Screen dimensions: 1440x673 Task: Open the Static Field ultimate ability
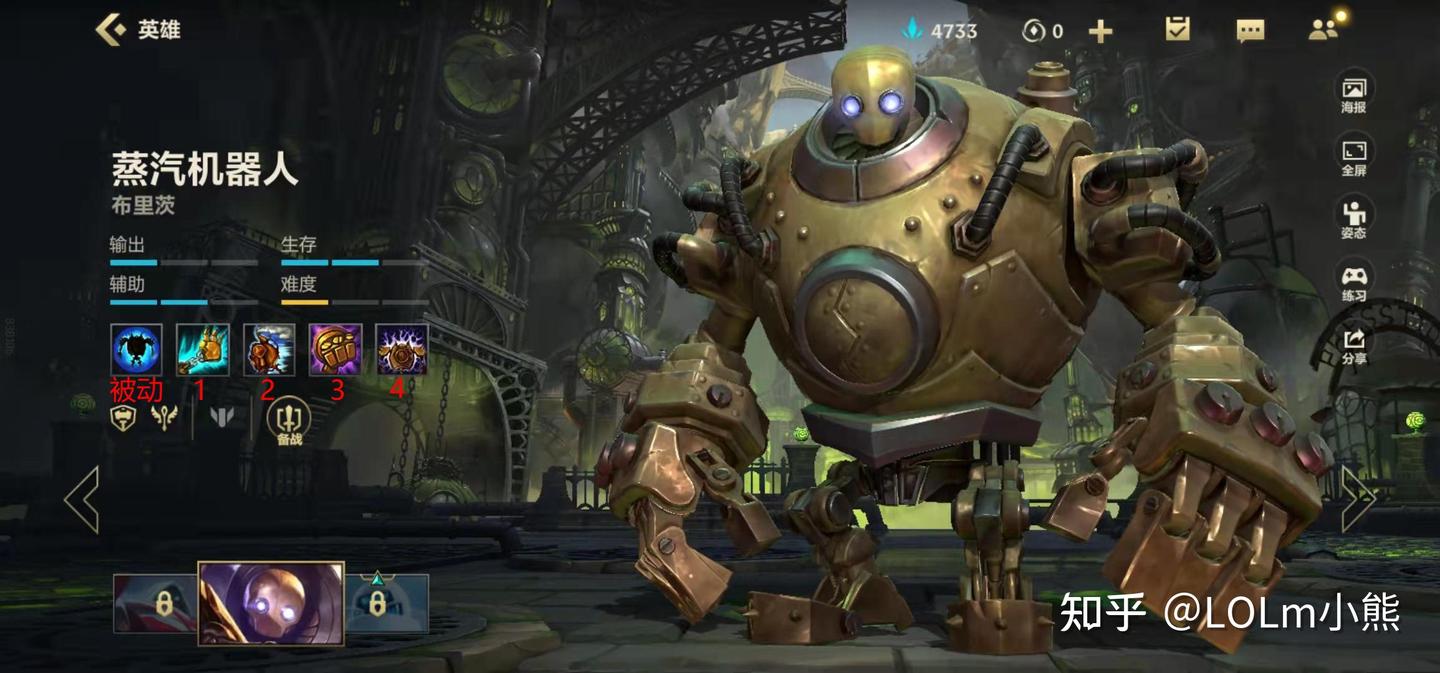[x=401, y=350]
